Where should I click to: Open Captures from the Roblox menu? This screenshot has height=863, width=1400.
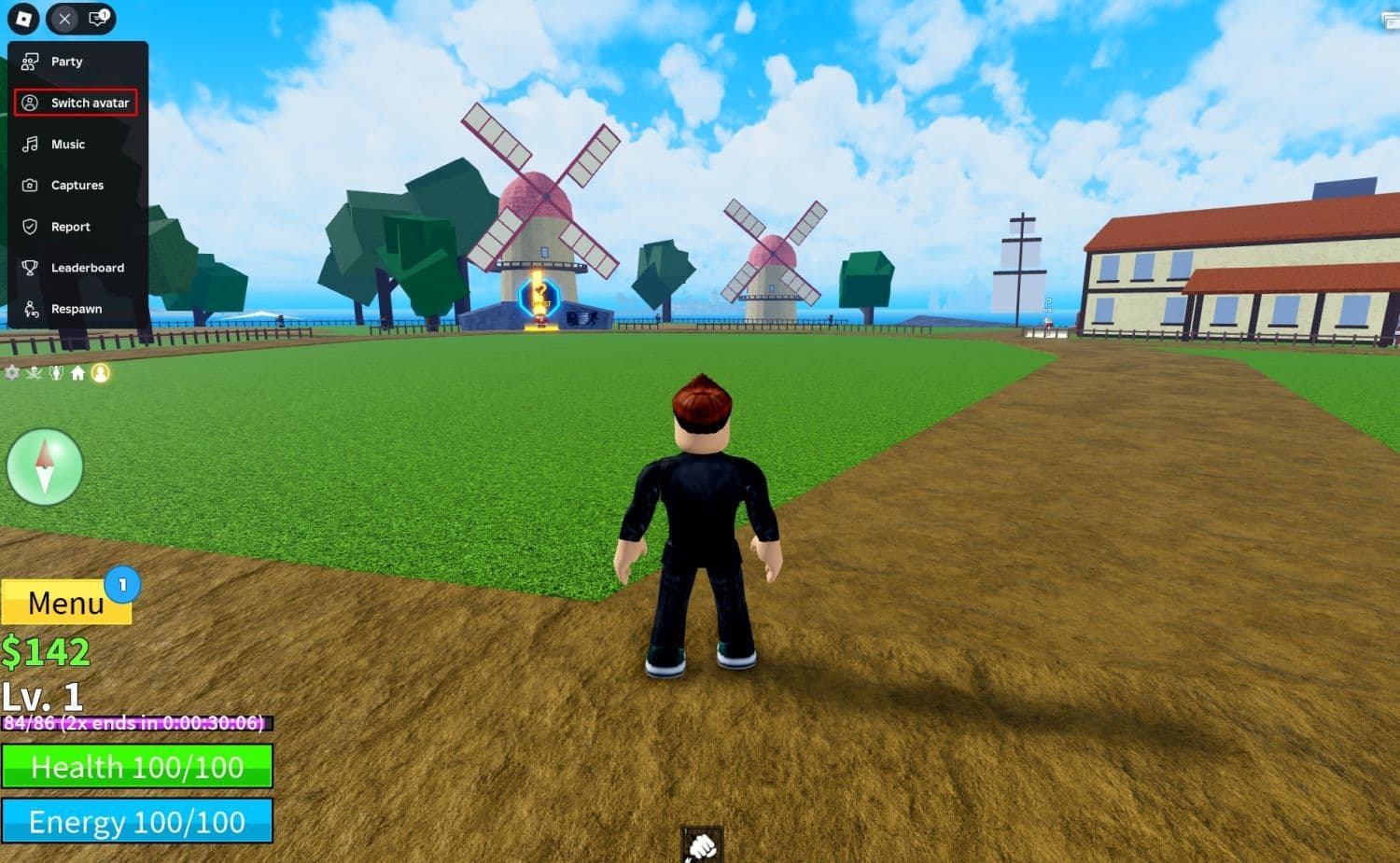[77, 185]
